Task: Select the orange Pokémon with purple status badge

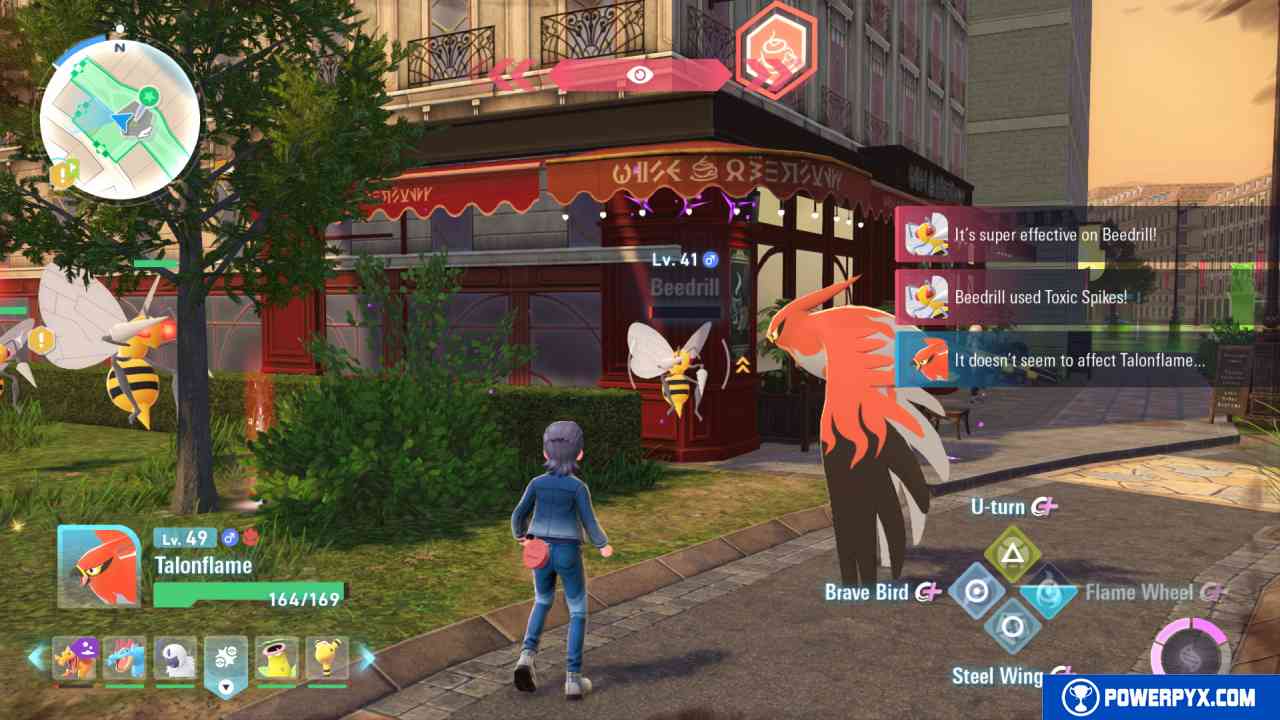Action: click(x=74, y=658)
